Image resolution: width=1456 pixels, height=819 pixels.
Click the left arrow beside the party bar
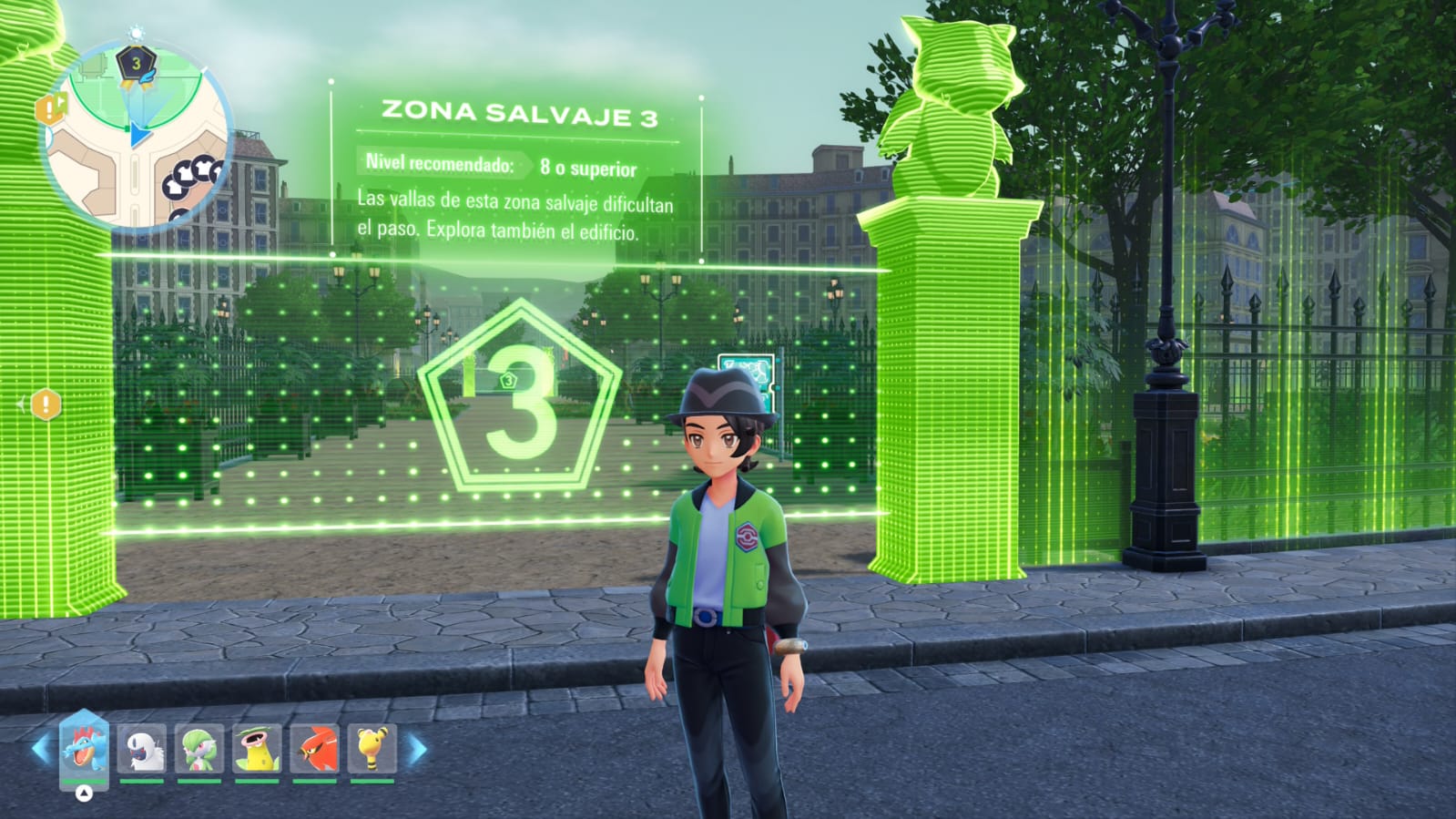(x=40, y=750)
